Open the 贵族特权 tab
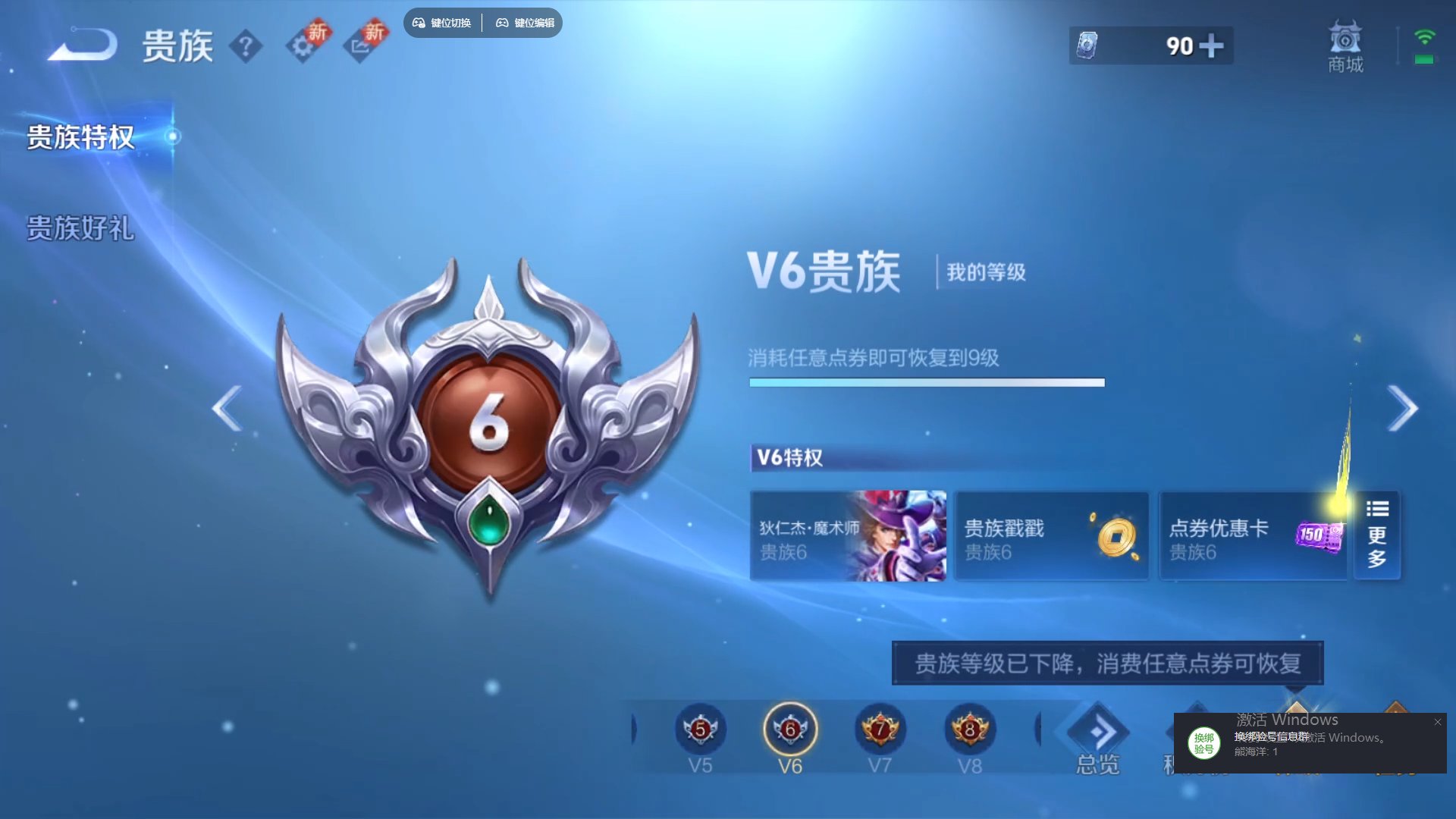The width and height of the screenshot is (1456, 819). click(x=80, y=139)
